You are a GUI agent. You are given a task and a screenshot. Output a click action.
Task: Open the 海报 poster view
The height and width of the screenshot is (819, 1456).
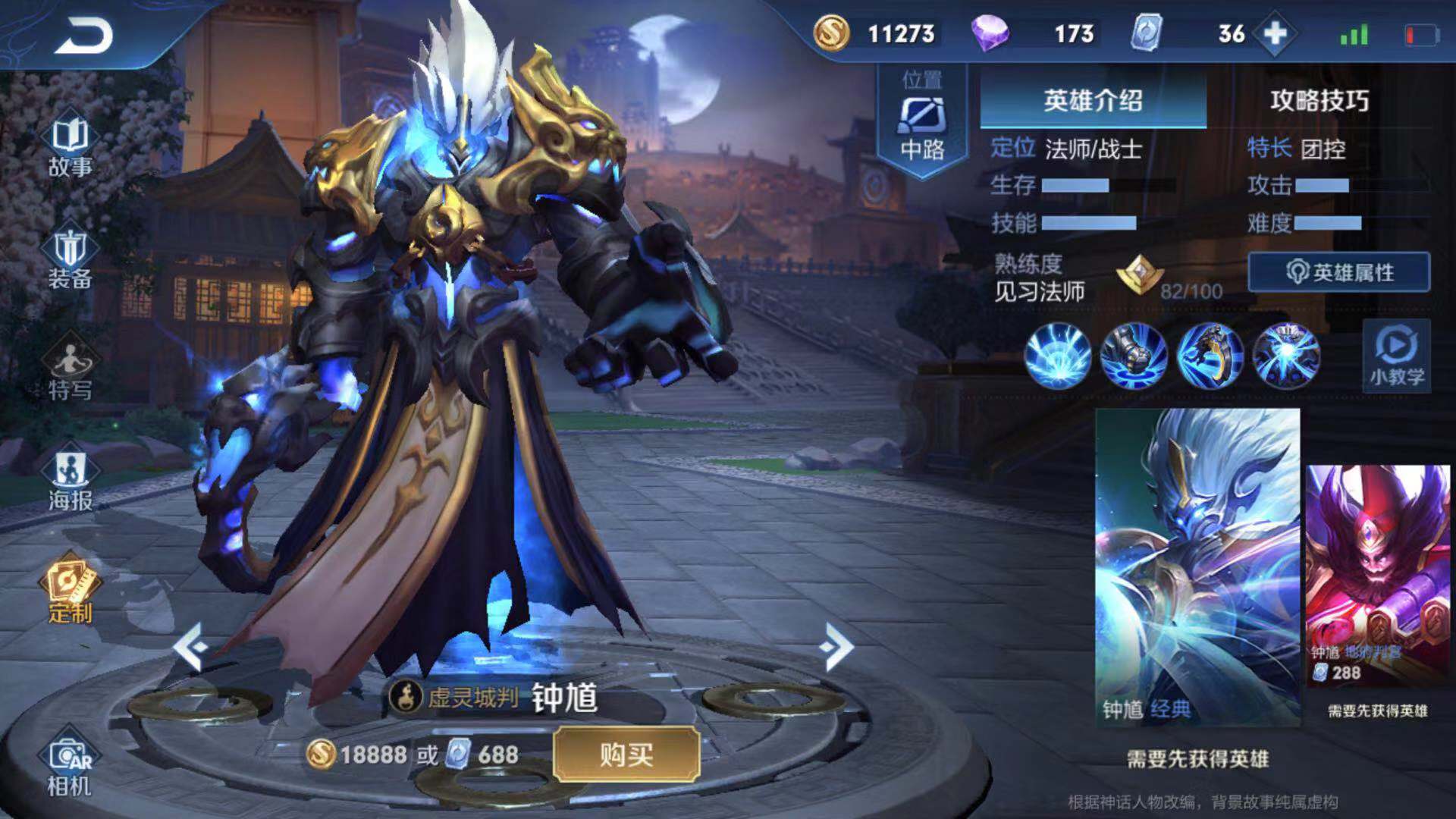pos(70,481)
